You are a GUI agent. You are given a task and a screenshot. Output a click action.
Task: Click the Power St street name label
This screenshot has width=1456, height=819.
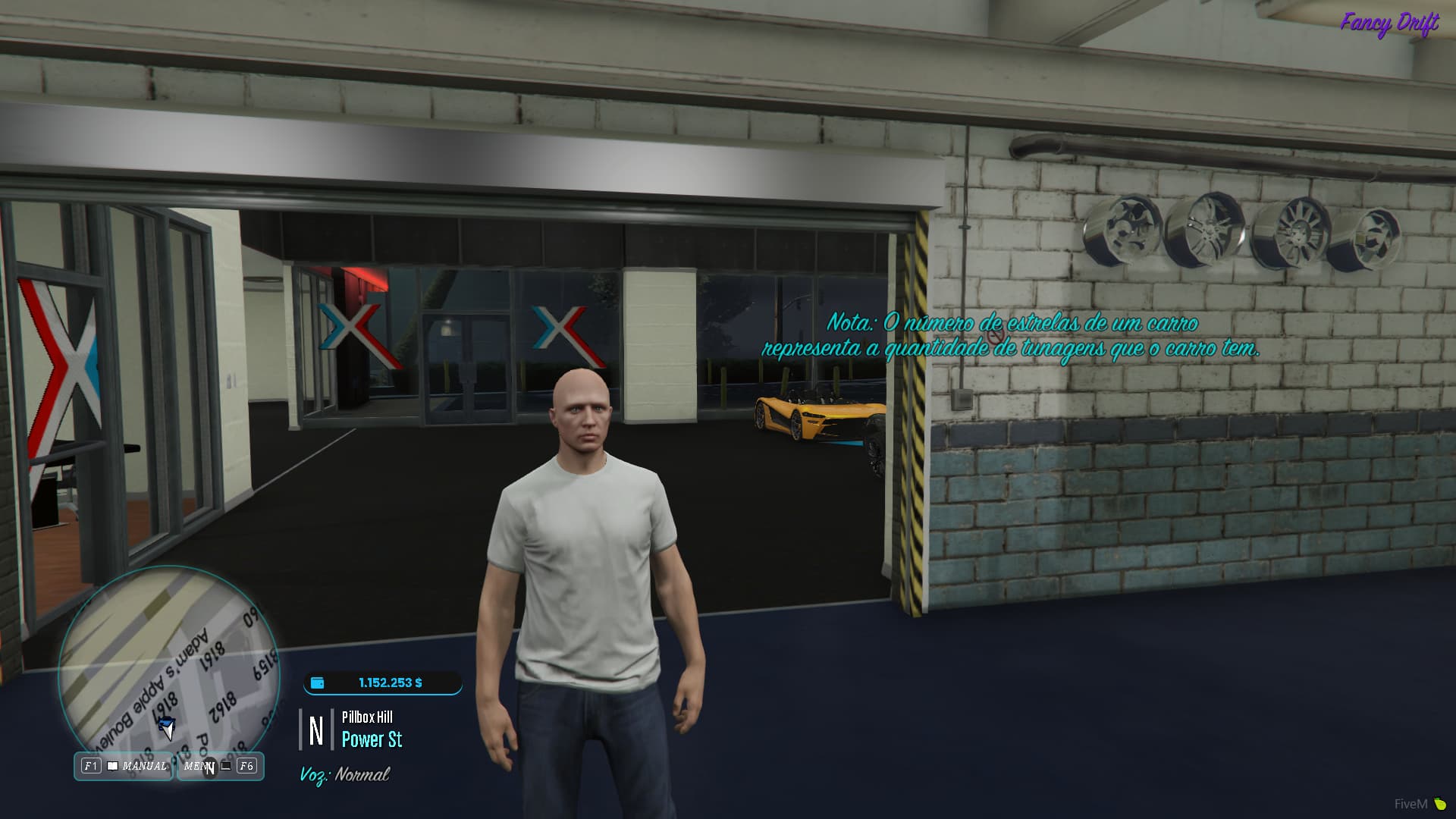pyautogui.click(x=372, y=739)
